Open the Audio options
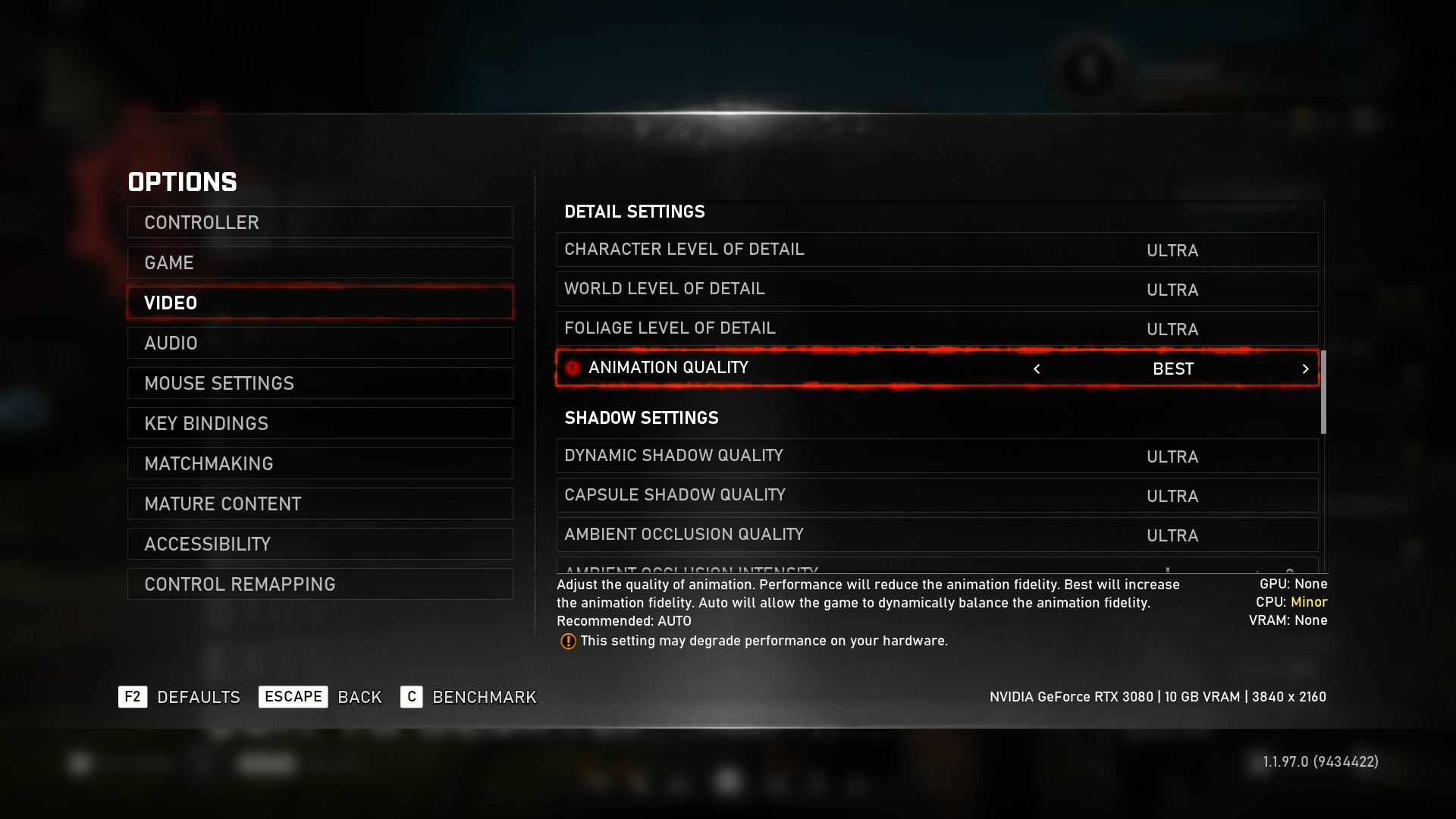The width and height of the screenshot is (1456, 819). click(x=320, y=343)
